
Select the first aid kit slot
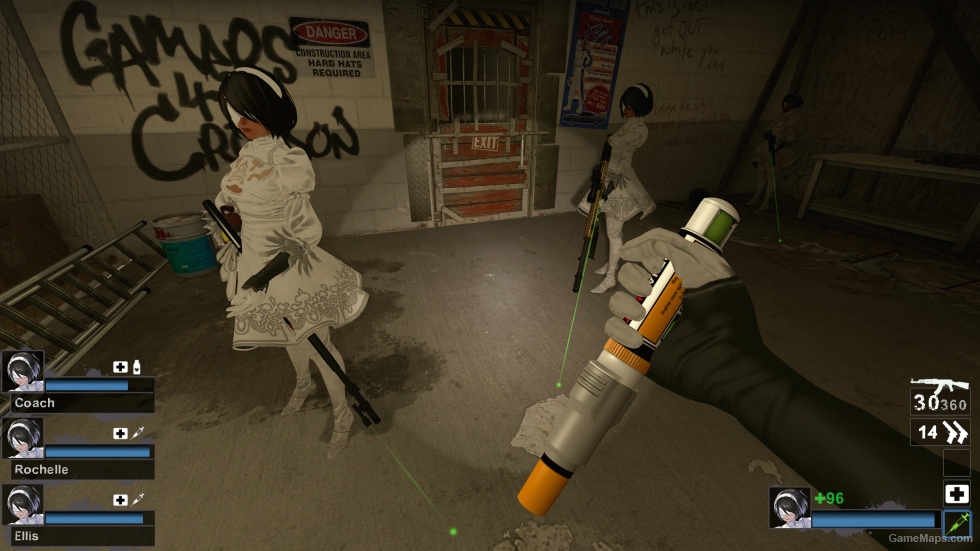(x=956, y=493)
